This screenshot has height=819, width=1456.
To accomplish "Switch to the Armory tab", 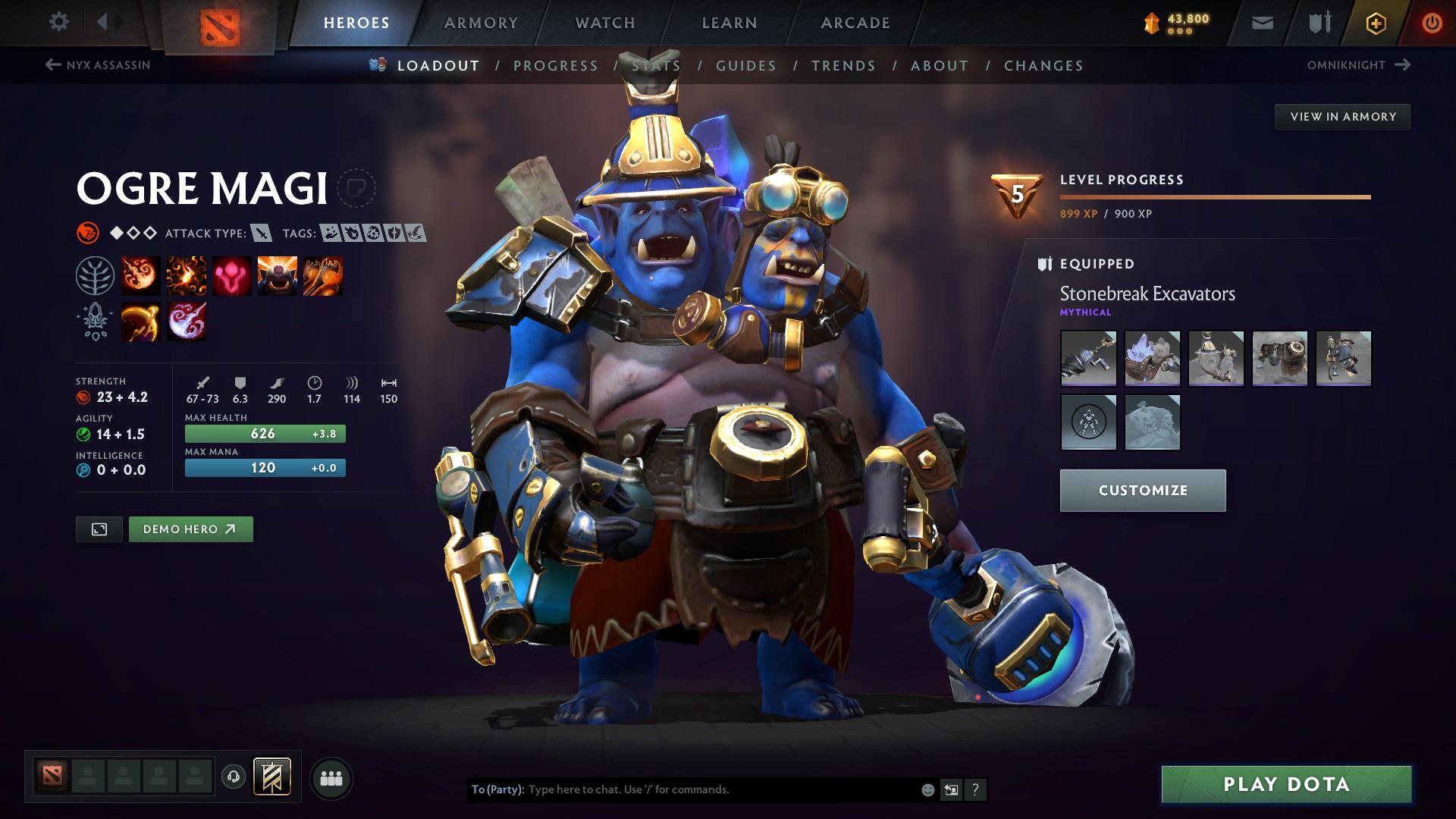I will (480, 23).
